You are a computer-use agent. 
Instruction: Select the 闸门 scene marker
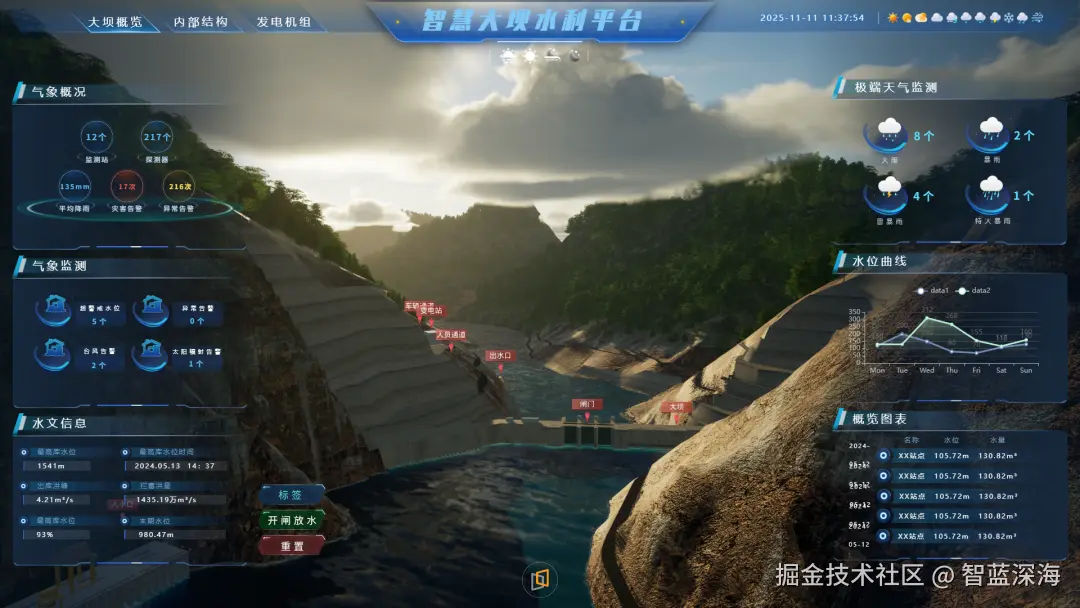point(587,405)
